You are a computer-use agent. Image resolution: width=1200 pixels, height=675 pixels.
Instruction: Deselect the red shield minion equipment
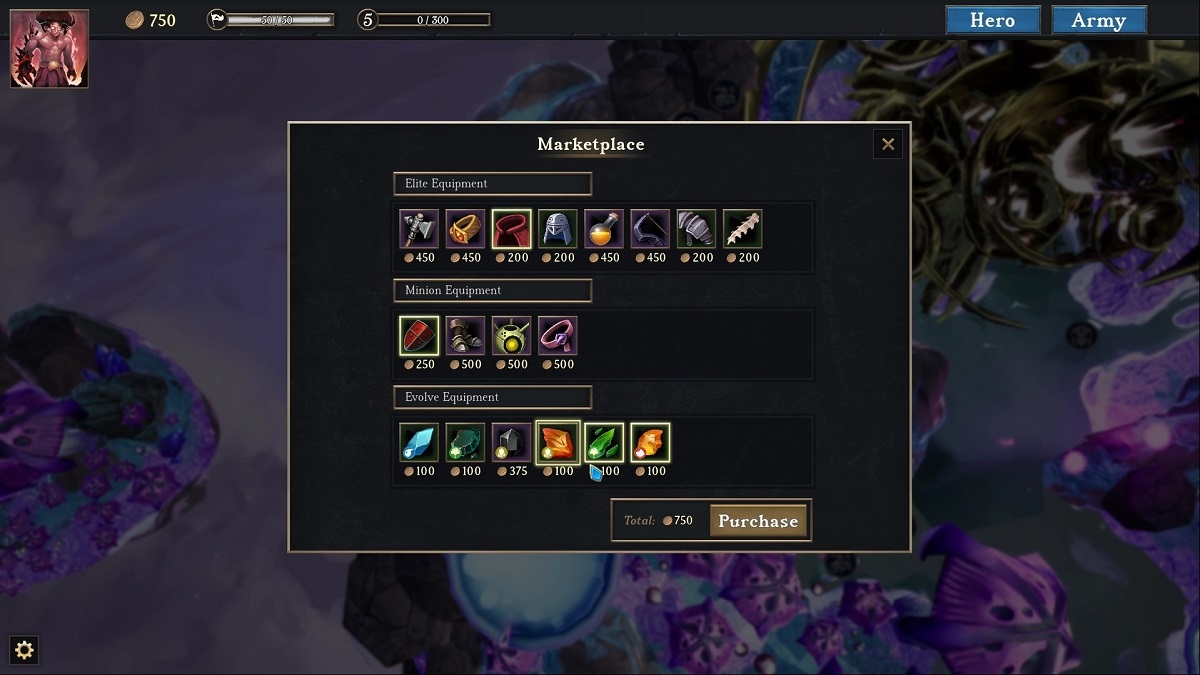419,336
